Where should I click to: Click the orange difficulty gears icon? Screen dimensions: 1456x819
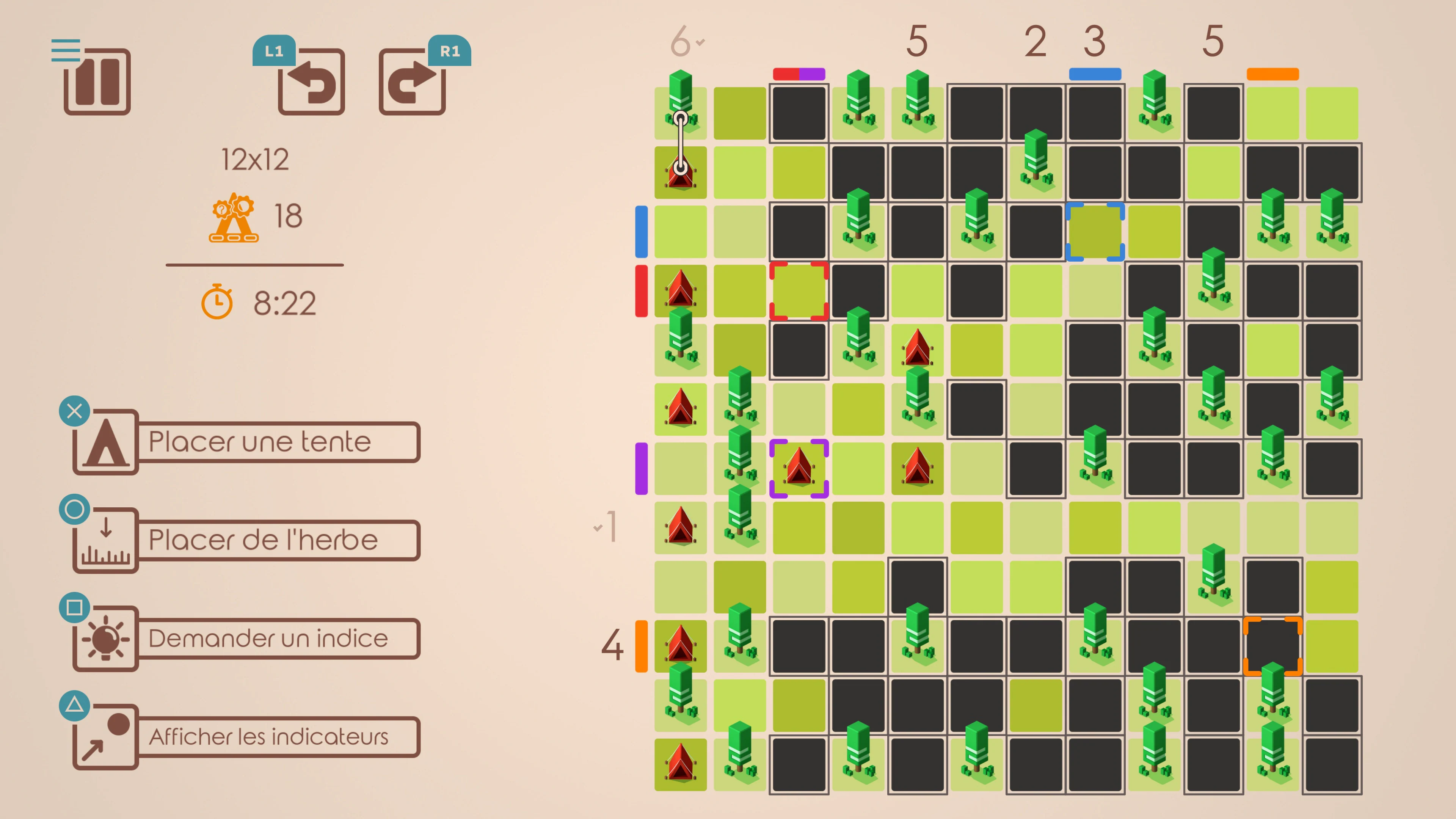234,218
